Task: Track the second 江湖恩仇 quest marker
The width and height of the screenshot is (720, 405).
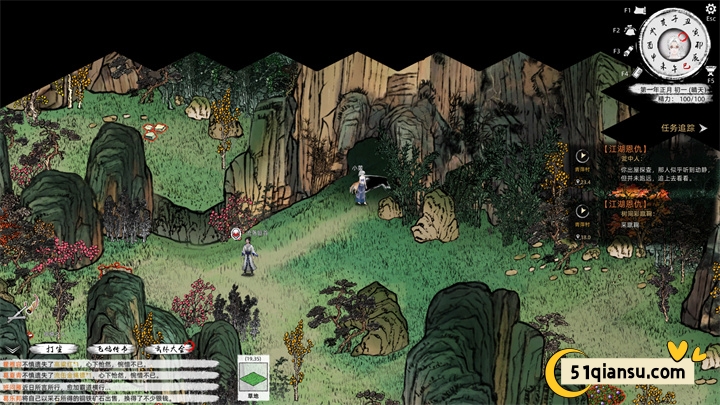Action: point(583,210)
